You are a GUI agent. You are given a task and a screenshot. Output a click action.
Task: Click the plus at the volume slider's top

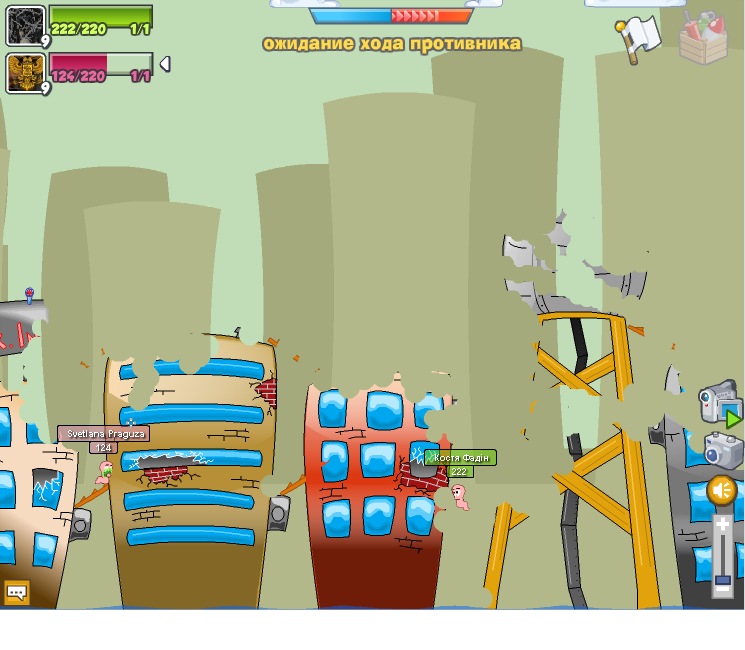point(722,524)
